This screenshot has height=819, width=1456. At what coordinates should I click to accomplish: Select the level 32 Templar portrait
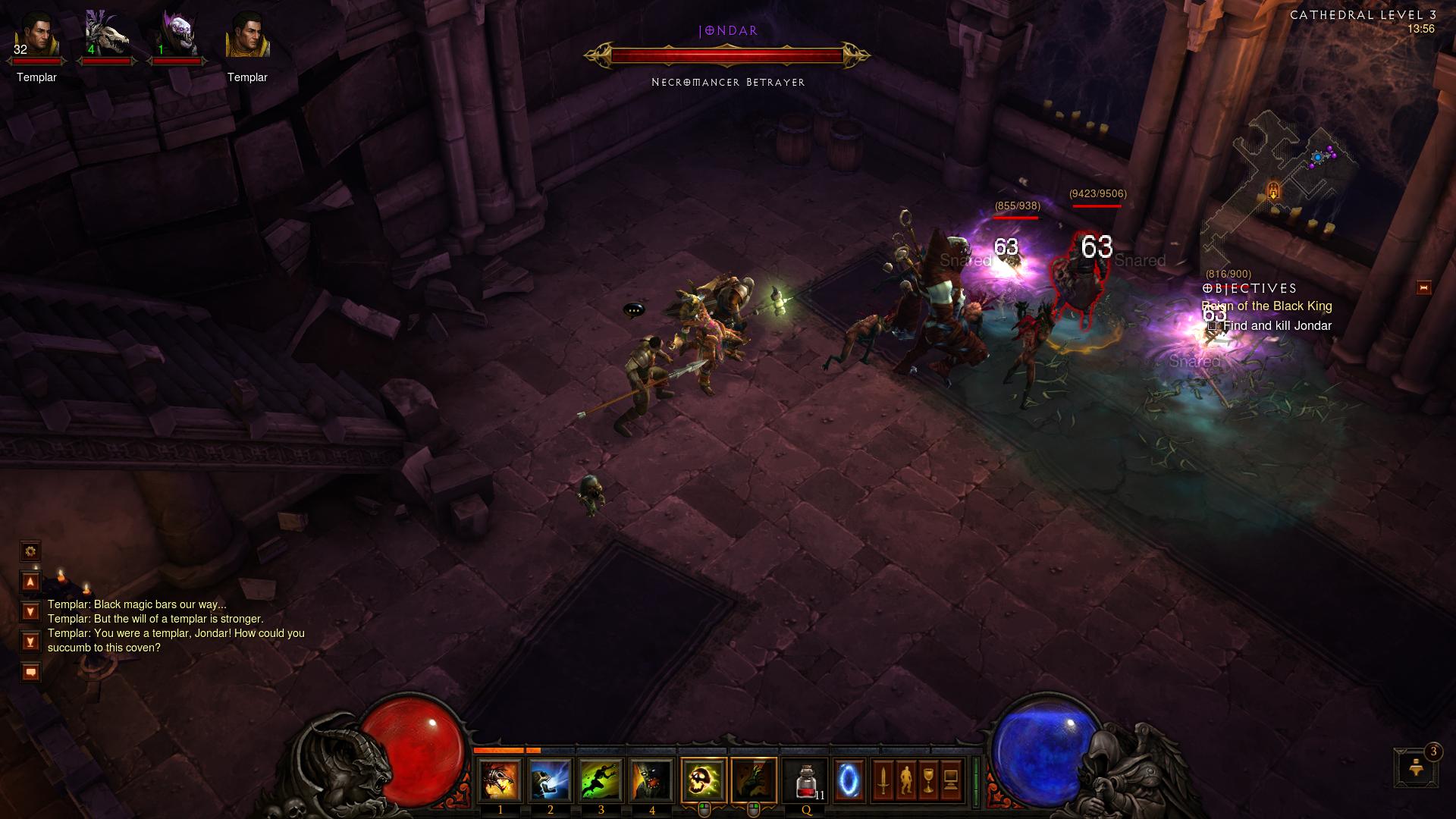pos(36,38)
